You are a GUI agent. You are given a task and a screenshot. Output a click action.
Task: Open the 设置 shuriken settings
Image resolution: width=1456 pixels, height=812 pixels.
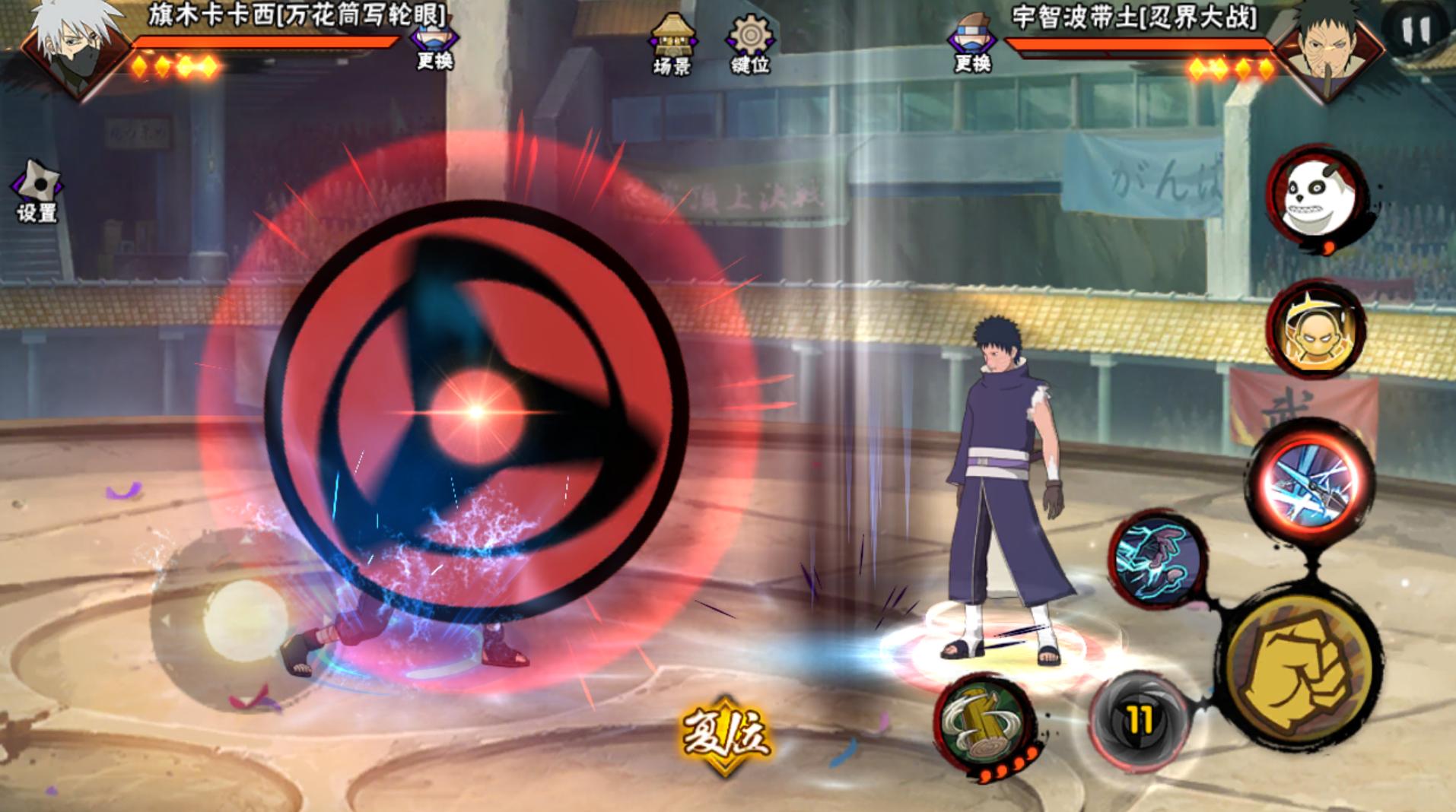pyautogui.click(x=36, y=192)
